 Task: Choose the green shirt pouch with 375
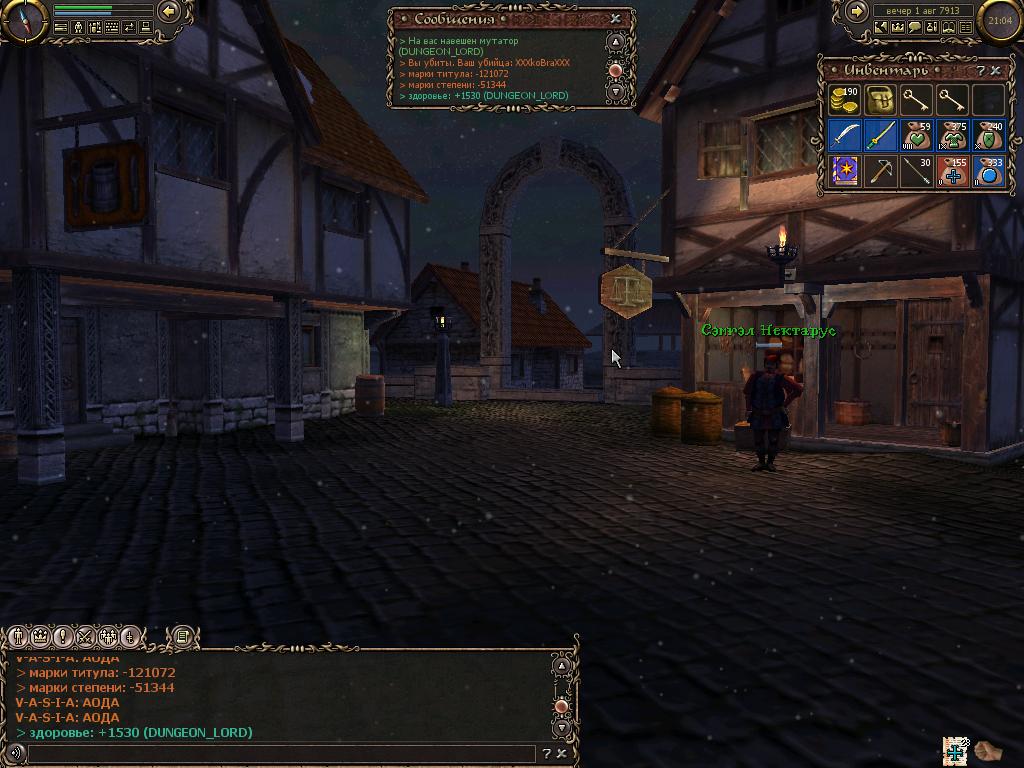(x=952, y=135)
